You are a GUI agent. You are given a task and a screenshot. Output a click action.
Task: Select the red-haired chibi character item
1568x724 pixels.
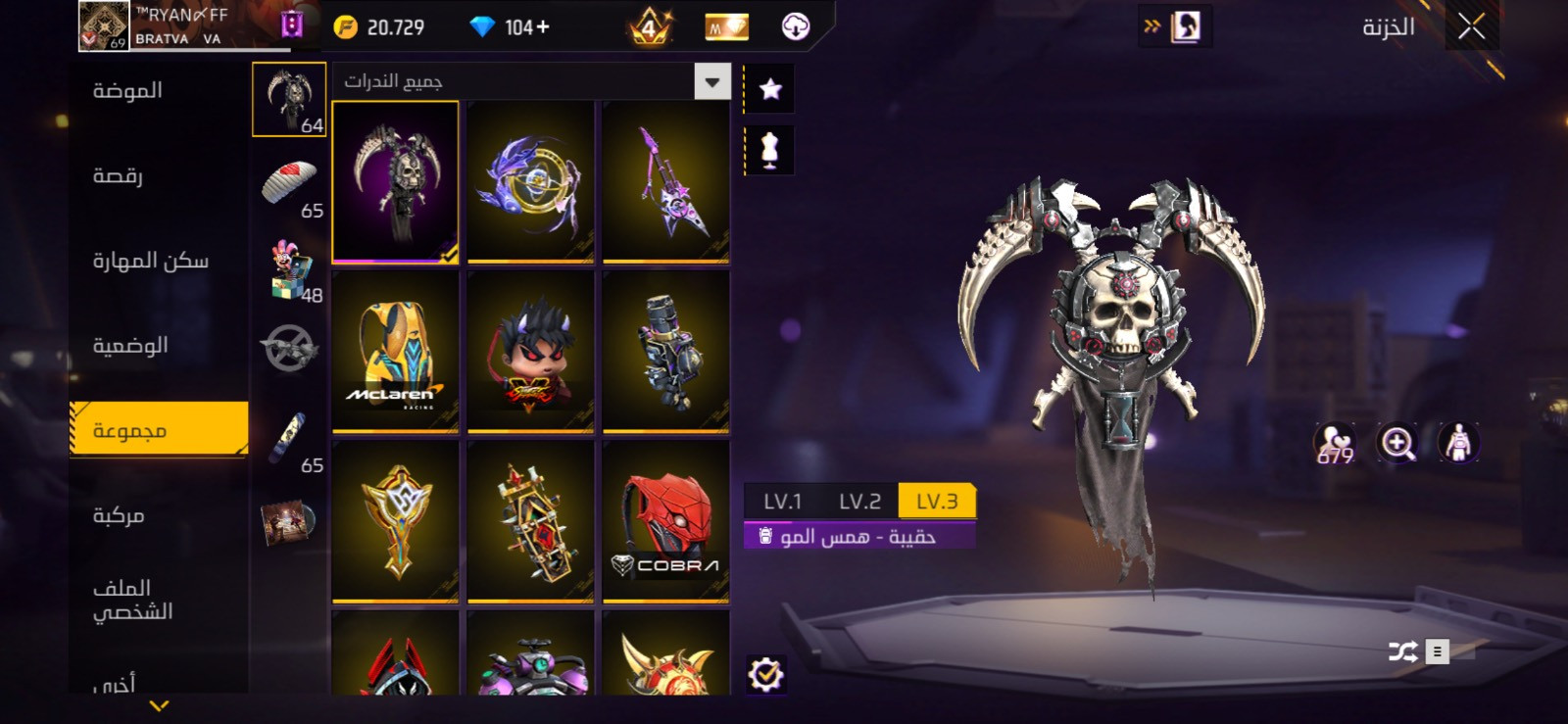point(530,351)
